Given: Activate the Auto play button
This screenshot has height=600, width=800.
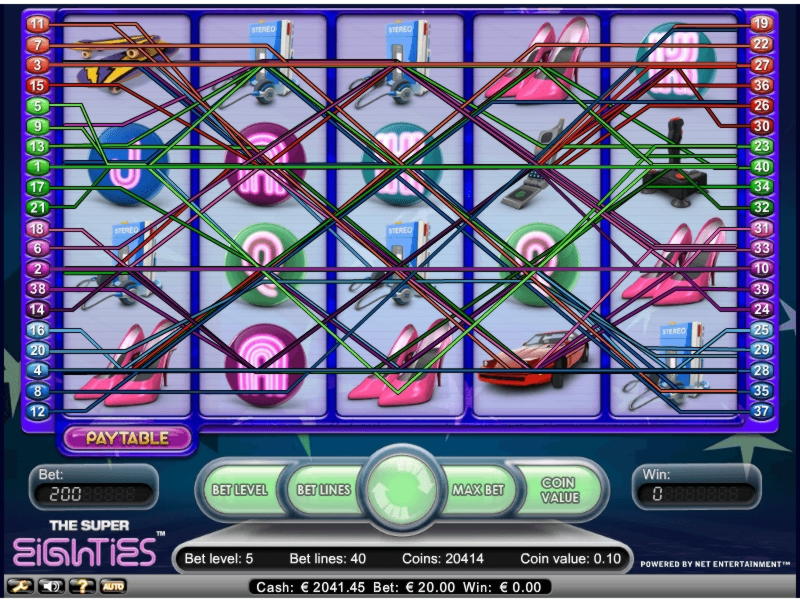Looking at the screenshot, I should pyautogui.click(x=112, y=585).
